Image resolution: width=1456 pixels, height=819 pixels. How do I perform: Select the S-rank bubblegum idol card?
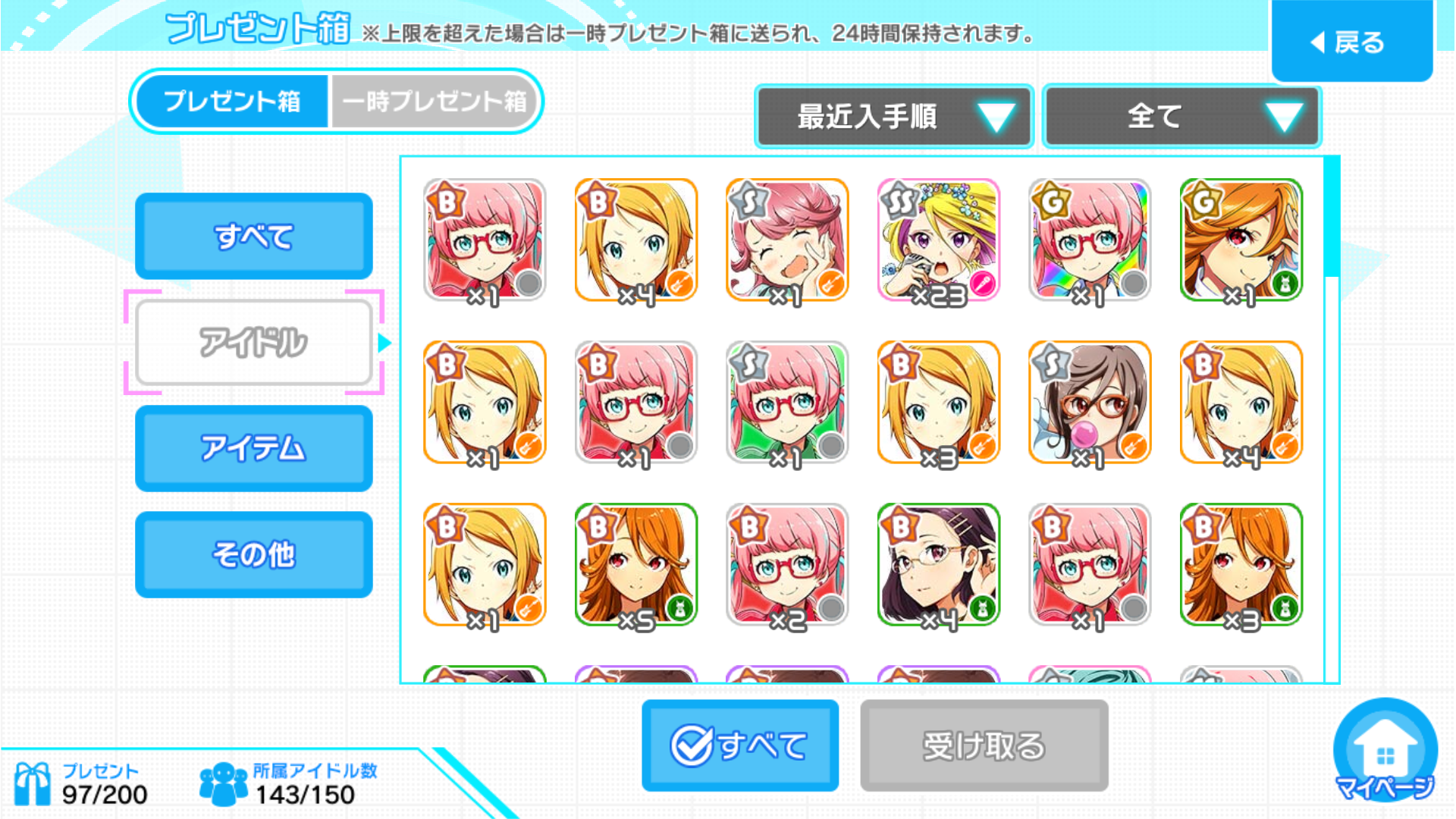(x=1089, y=402)
